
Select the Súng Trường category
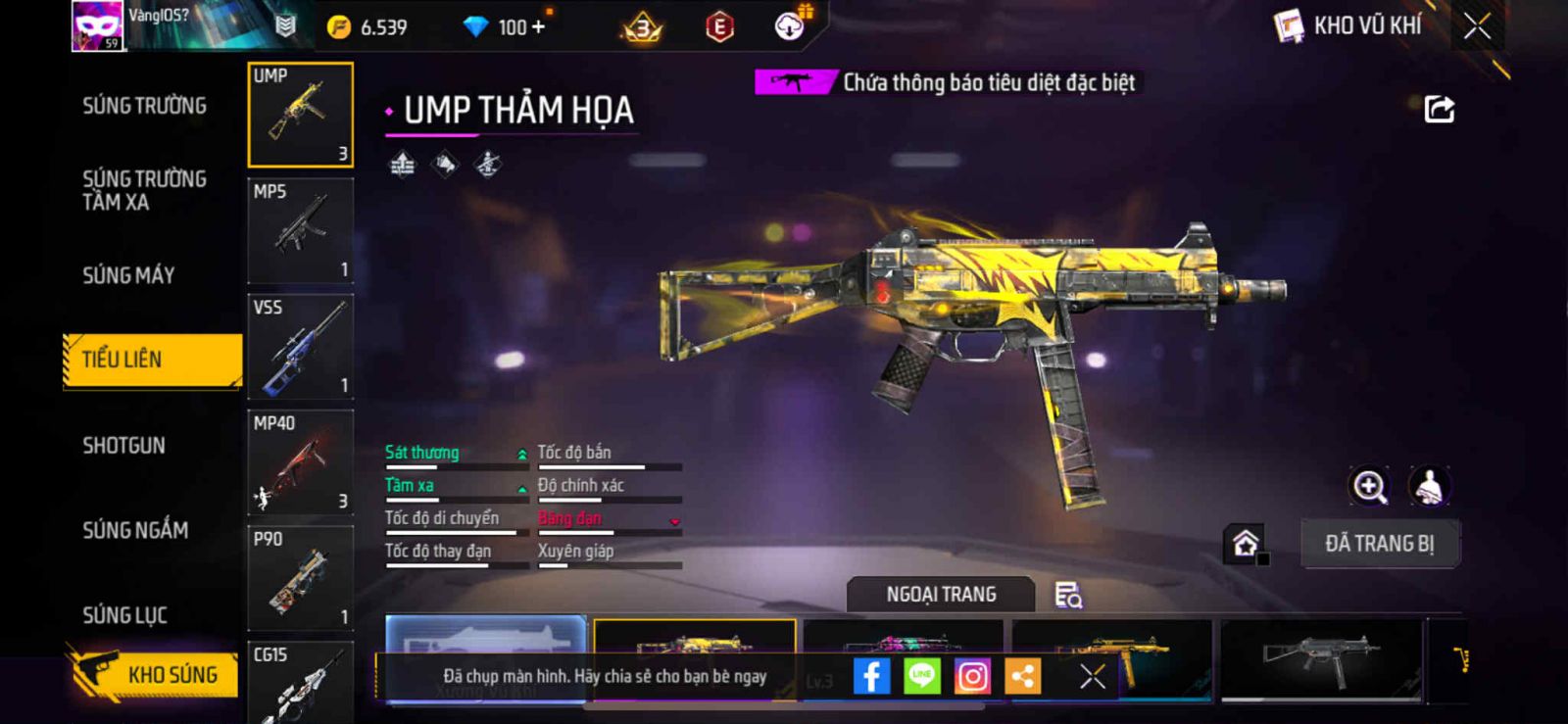coord(144,106)
